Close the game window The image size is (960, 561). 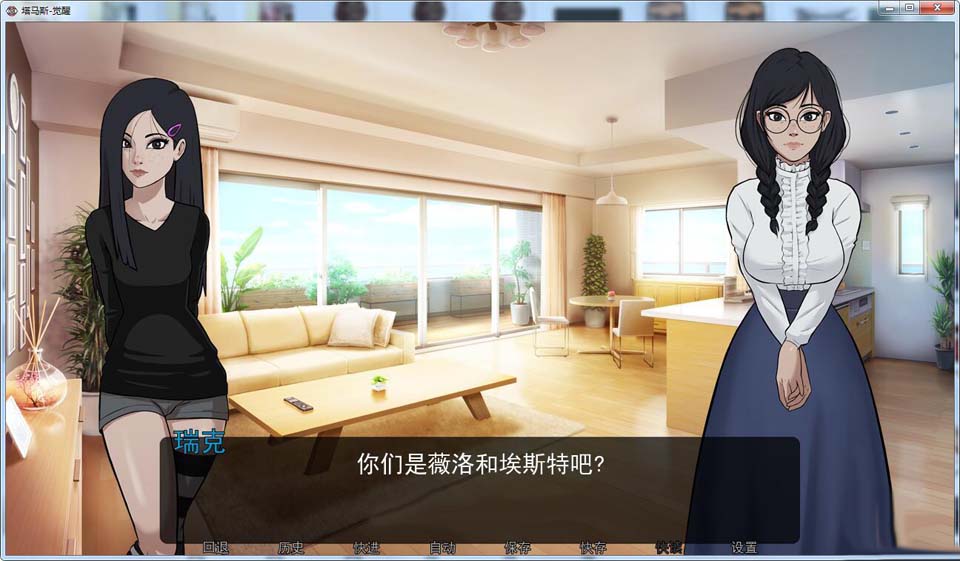tap(936, 8)
